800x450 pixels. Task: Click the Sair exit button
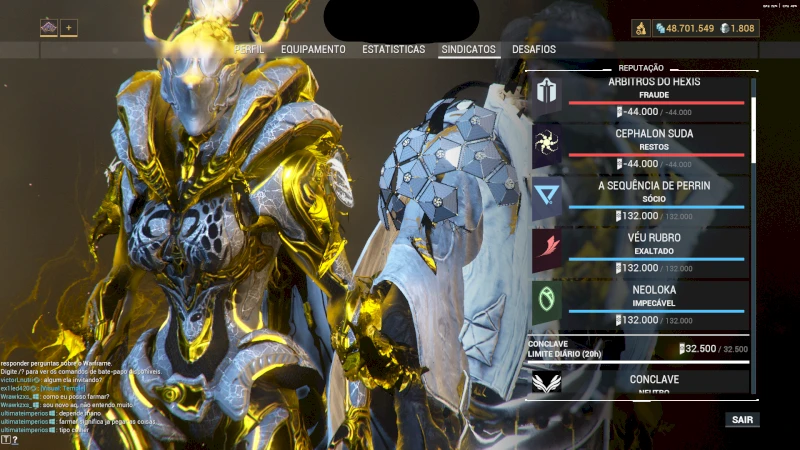coord(742,420)
